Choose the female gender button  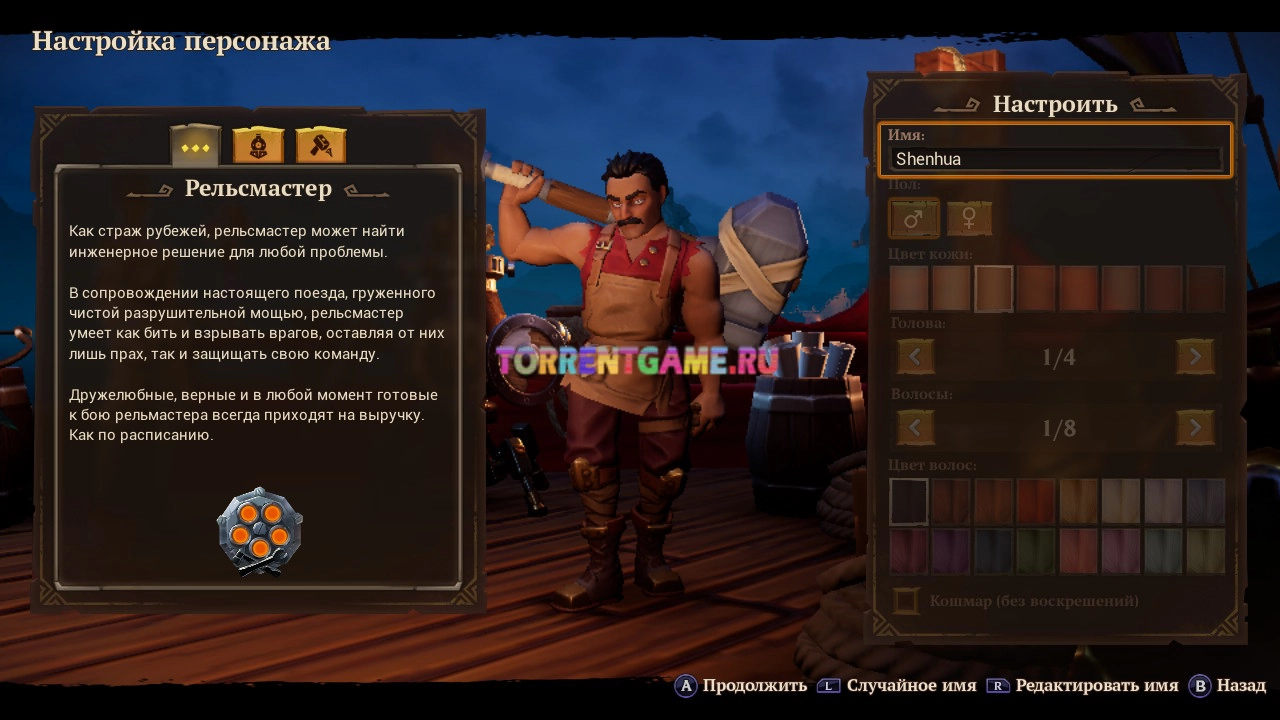[x=969, y=218]
